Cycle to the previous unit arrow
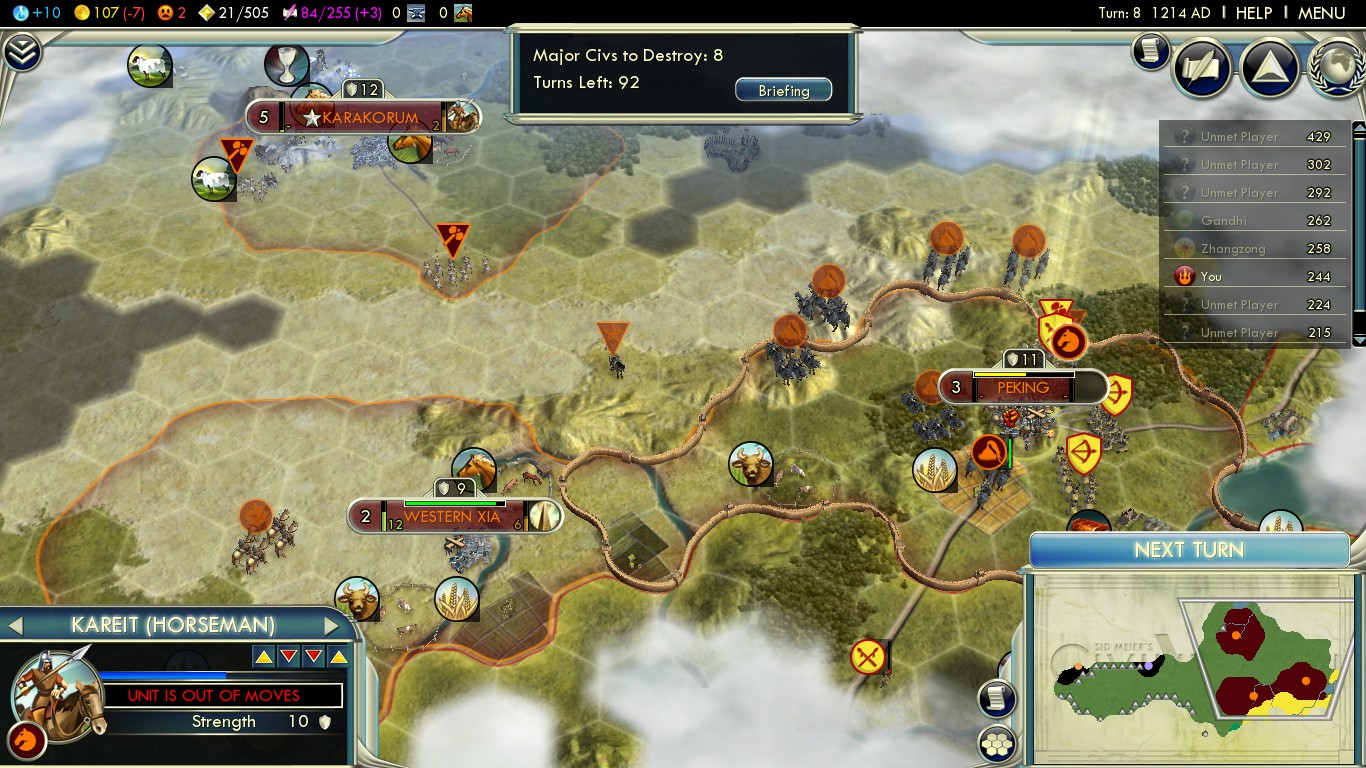1366x768 pixels. tap(15, 626)
